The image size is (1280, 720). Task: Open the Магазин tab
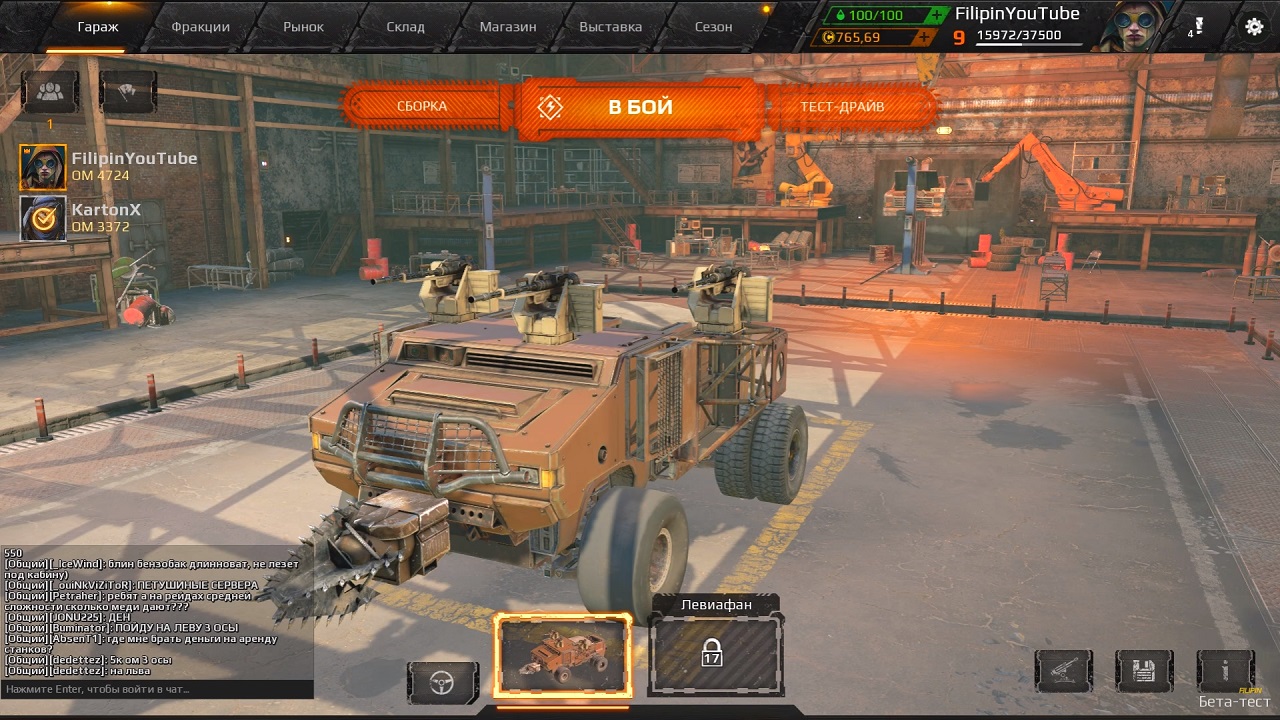[x=507, y=27]
